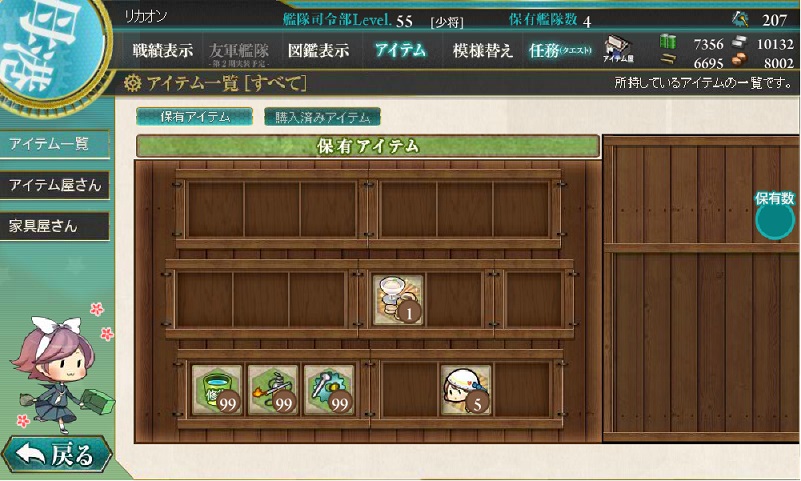Choose アイテム一覧 in the side menu
Screen dimensions: 801x481
[x=52, y=144]
